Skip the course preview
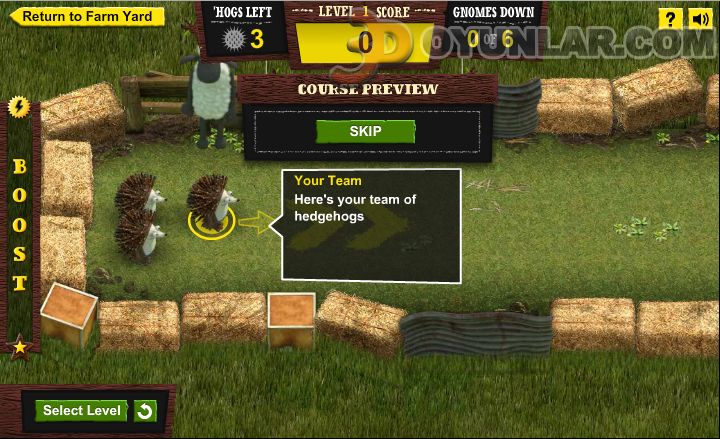Image resolution: width=720 pixels, height=439 pixels. pyautogui.click(x=365, y=131)
